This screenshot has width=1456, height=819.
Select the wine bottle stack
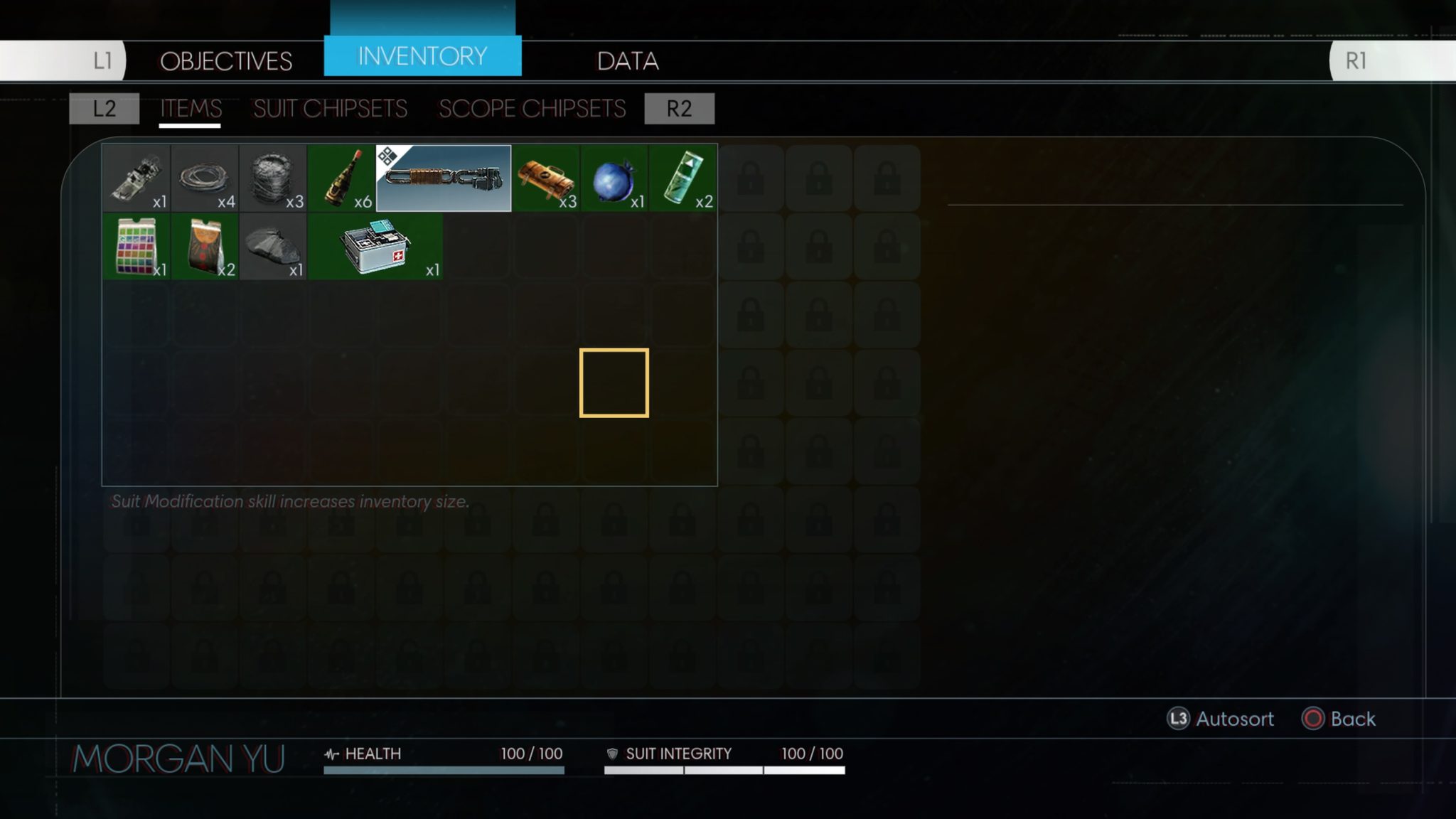pos(341,178)
